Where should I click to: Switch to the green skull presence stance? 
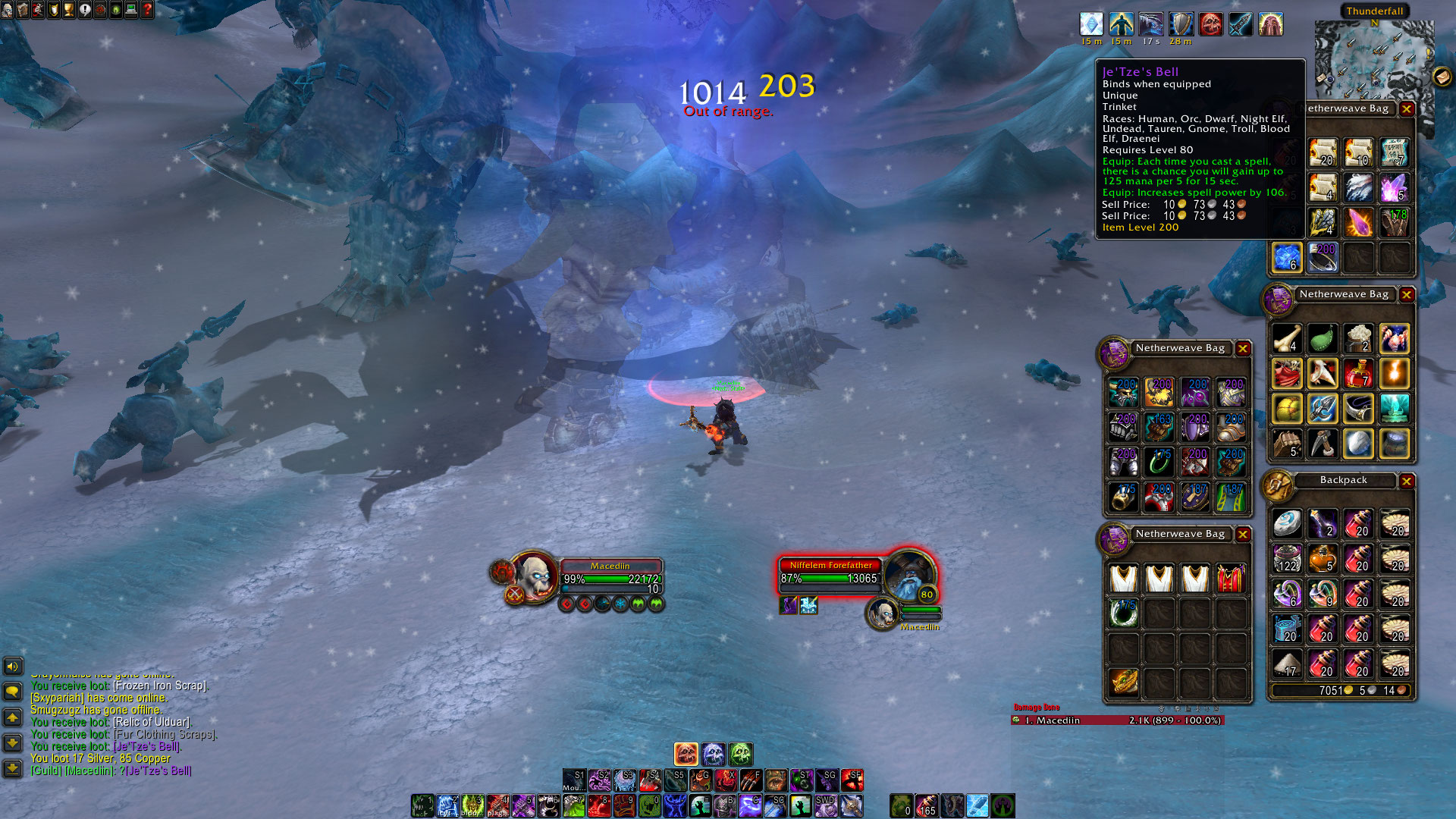tap(741, 754)
